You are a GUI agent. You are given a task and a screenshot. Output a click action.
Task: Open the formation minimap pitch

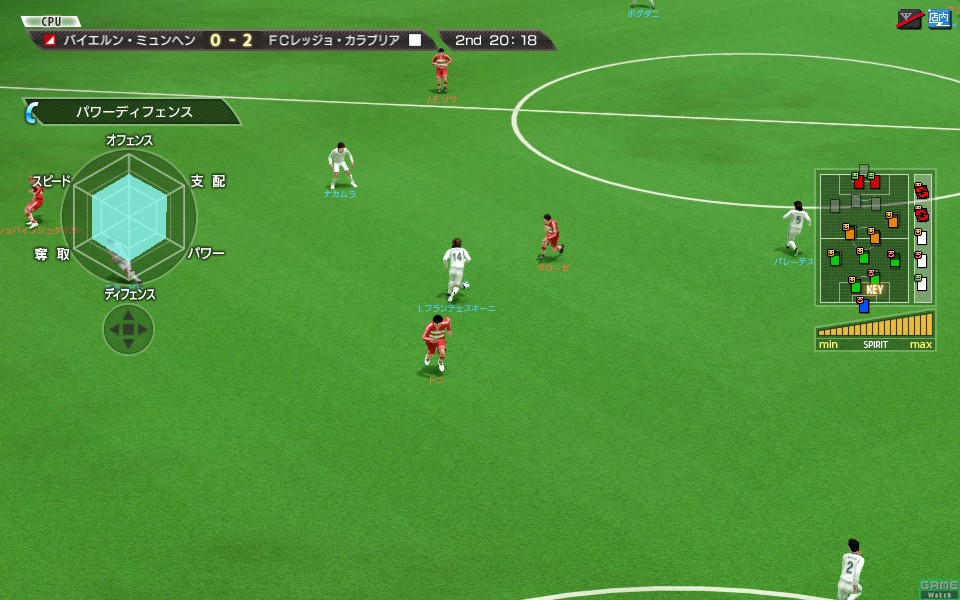(862, 237)
